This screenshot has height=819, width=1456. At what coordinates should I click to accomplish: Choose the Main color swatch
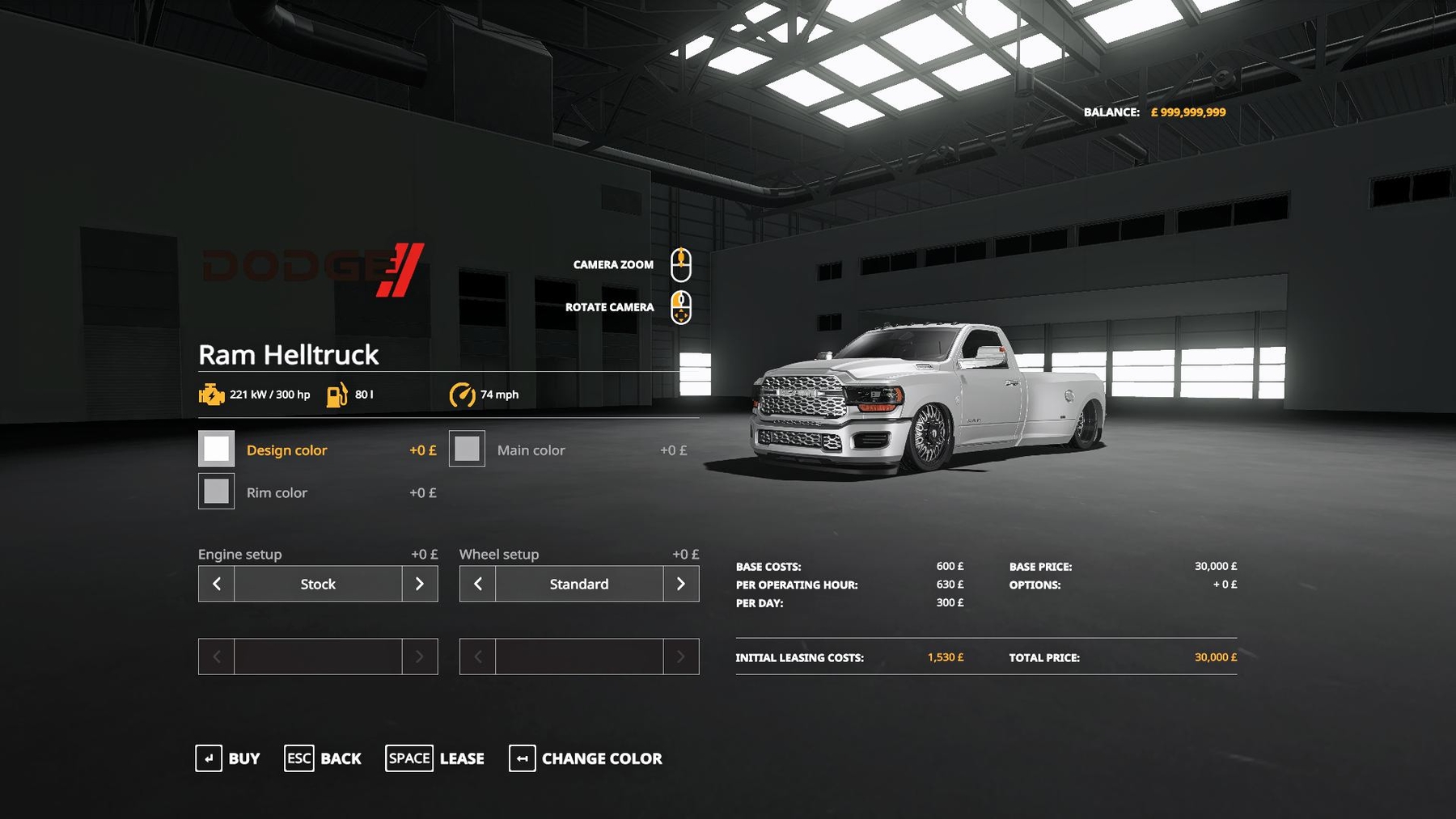467,449
